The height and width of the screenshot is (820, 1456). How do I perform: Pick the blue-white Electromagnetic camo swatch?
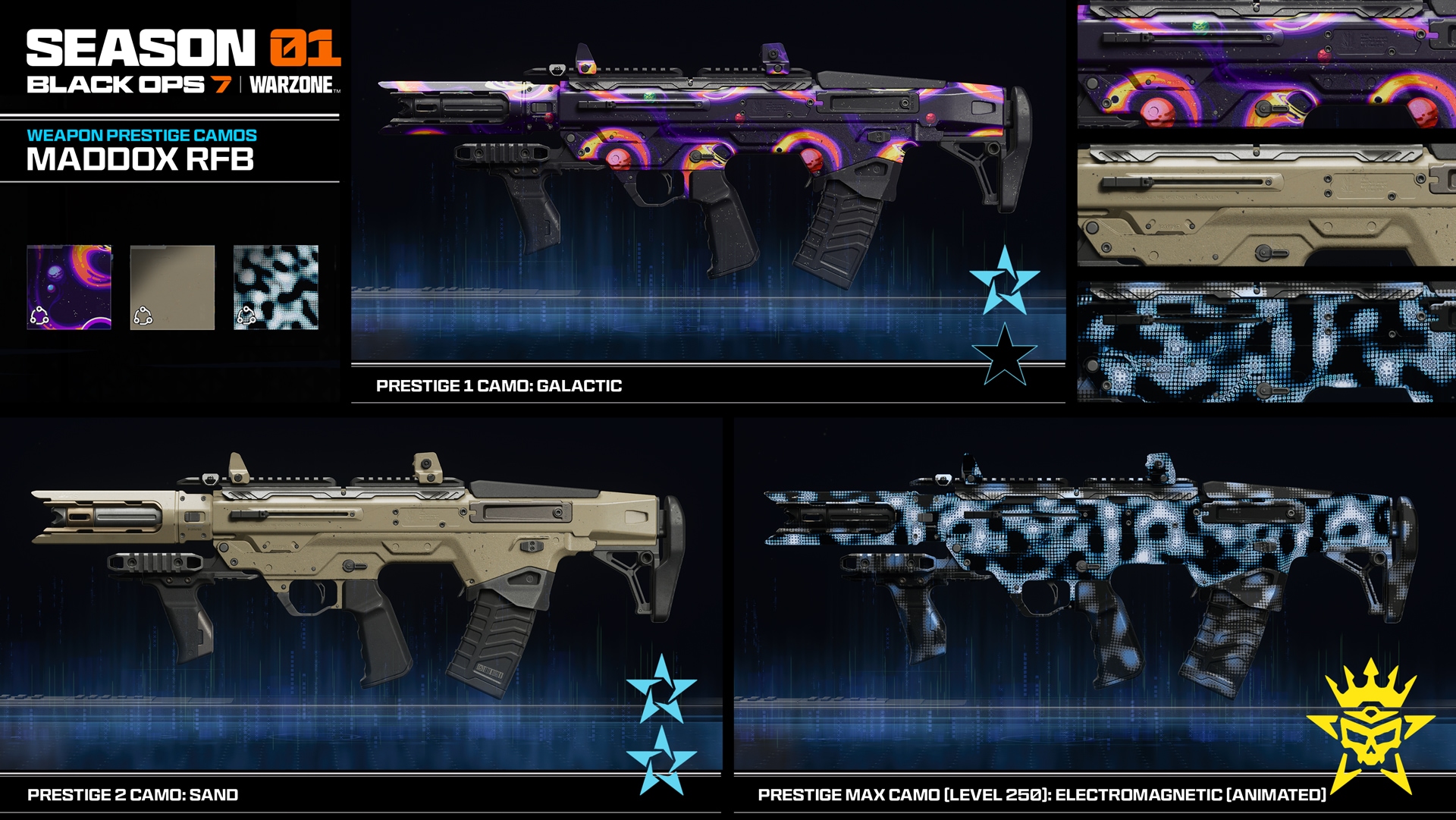(x=276, y=287)
